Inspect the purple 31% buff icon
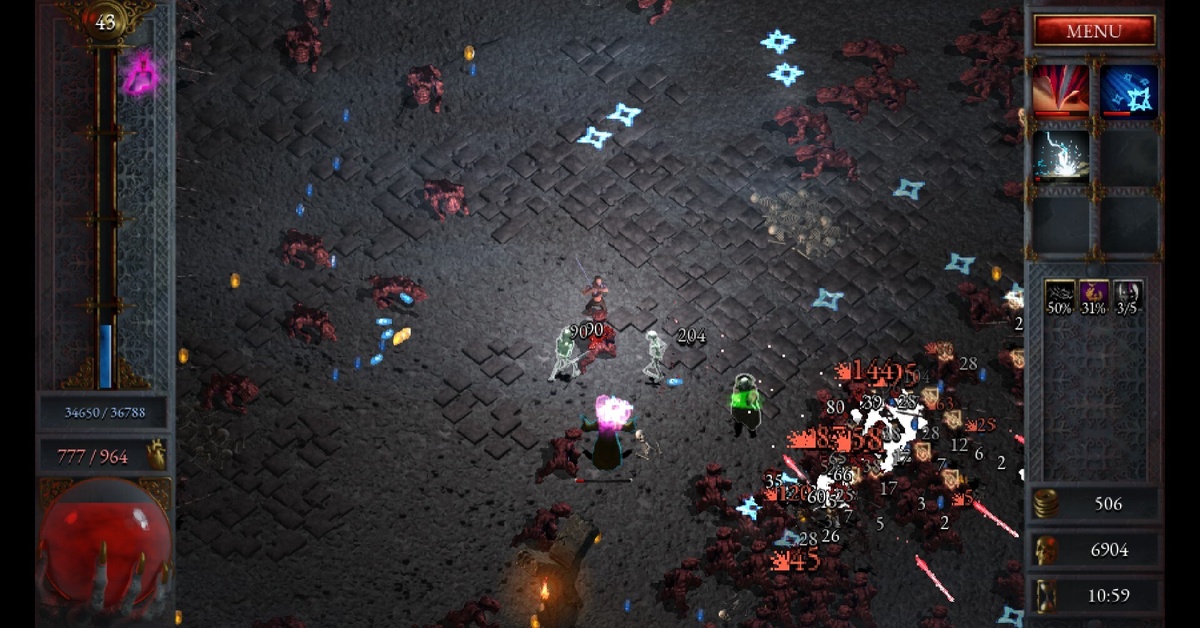This screenshot has height=628, width=1200. [1094, 296]
